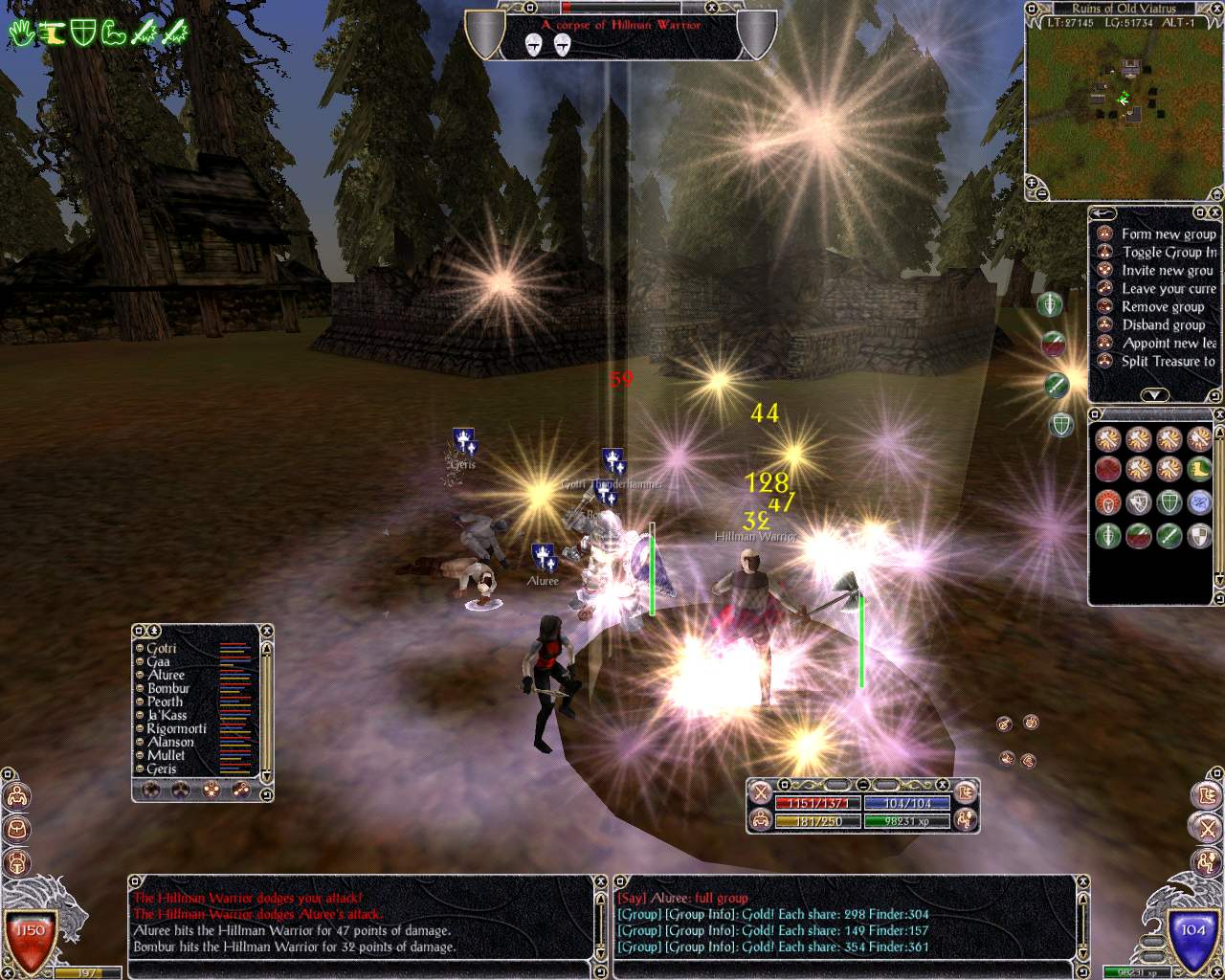Choose Leave your current group entry
This screenshot has width=1225, height=980.
(1168, 289)
